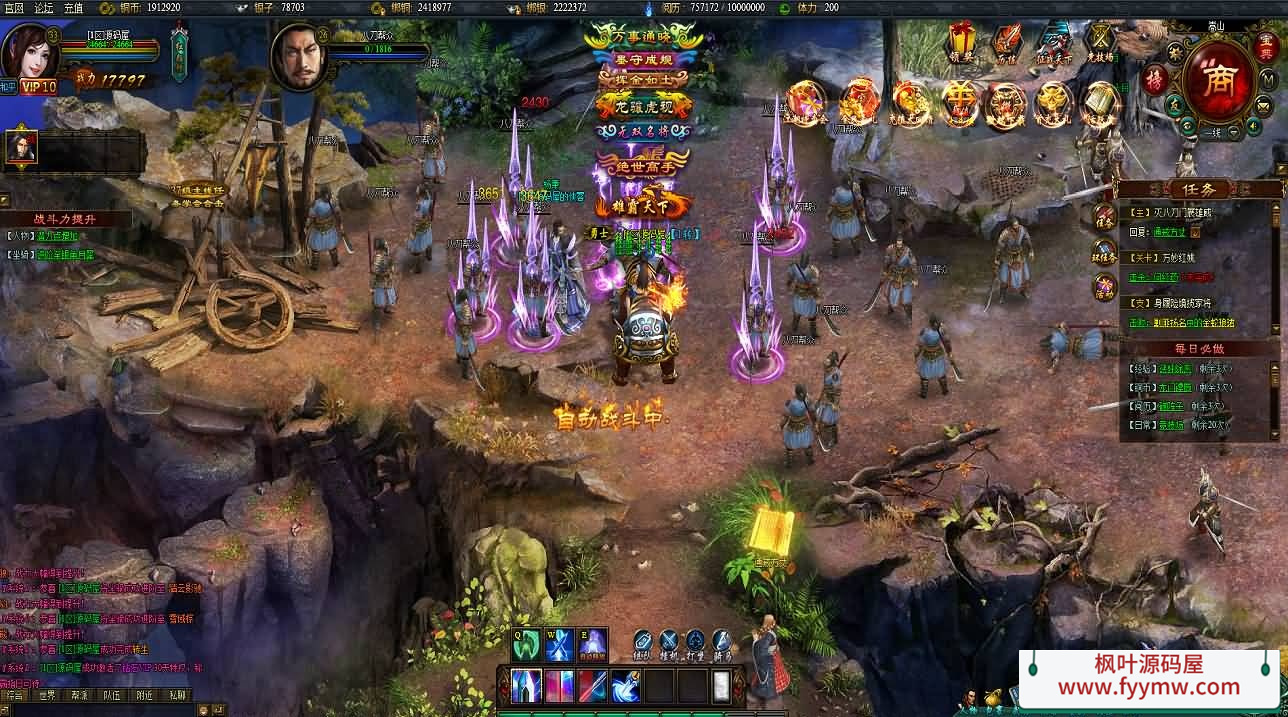Open the 商 shop round button
The width and height of the screenshot is (1288, 717).
pos(1218,81)
